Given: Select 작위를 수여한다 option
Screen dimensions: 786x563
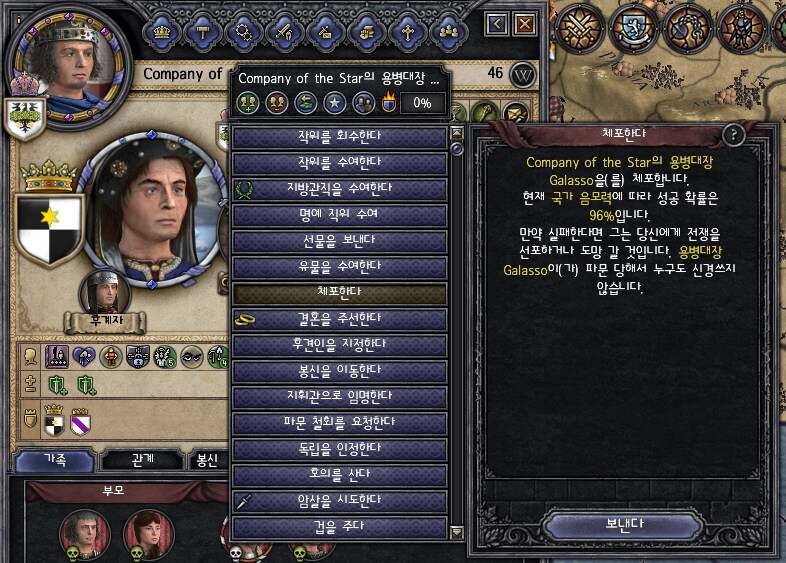Looking at the screenshot, I should point(340,163).
